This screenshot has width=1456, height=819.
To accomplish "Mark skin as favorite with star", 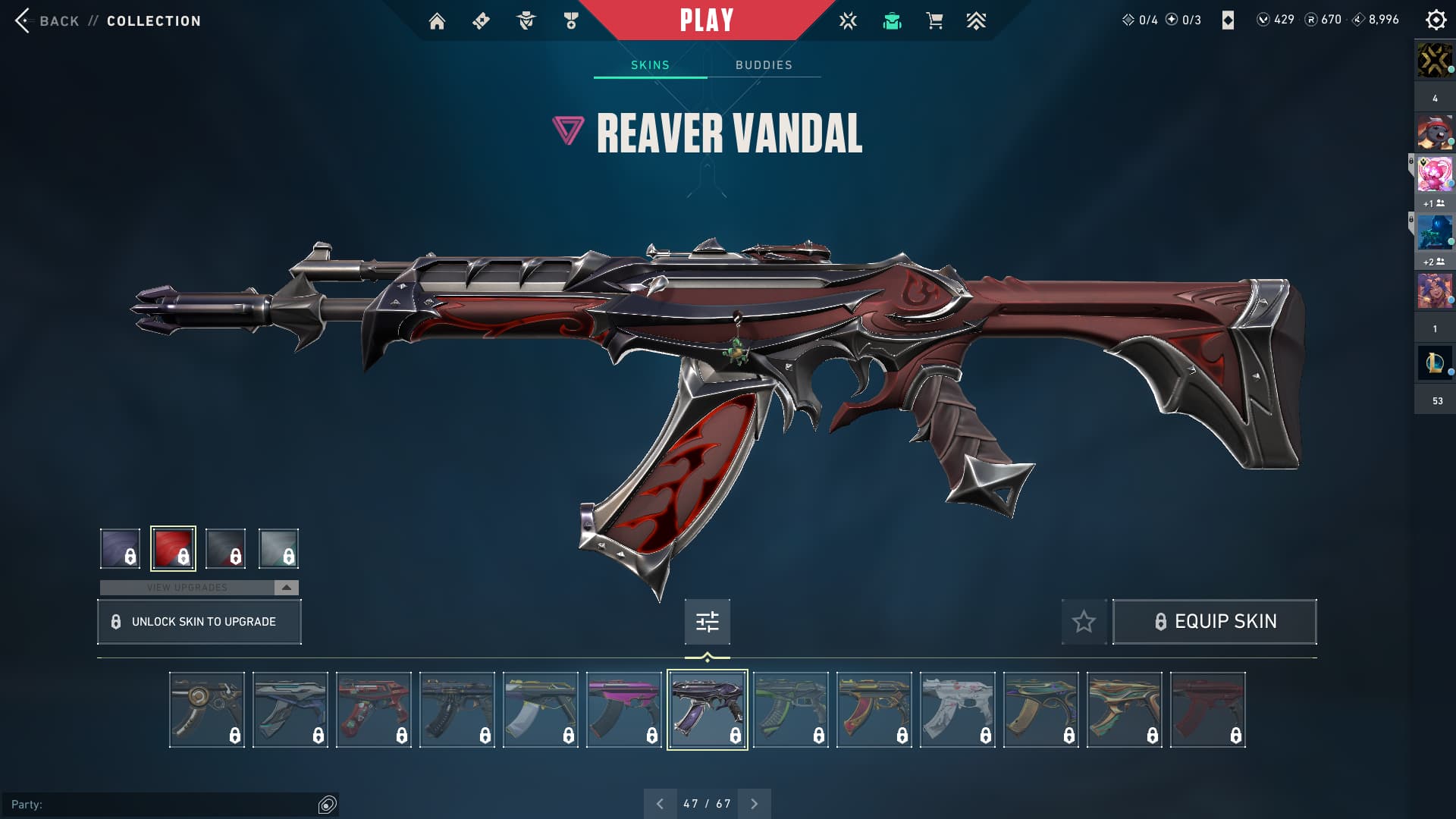I will coord(1084,622).
